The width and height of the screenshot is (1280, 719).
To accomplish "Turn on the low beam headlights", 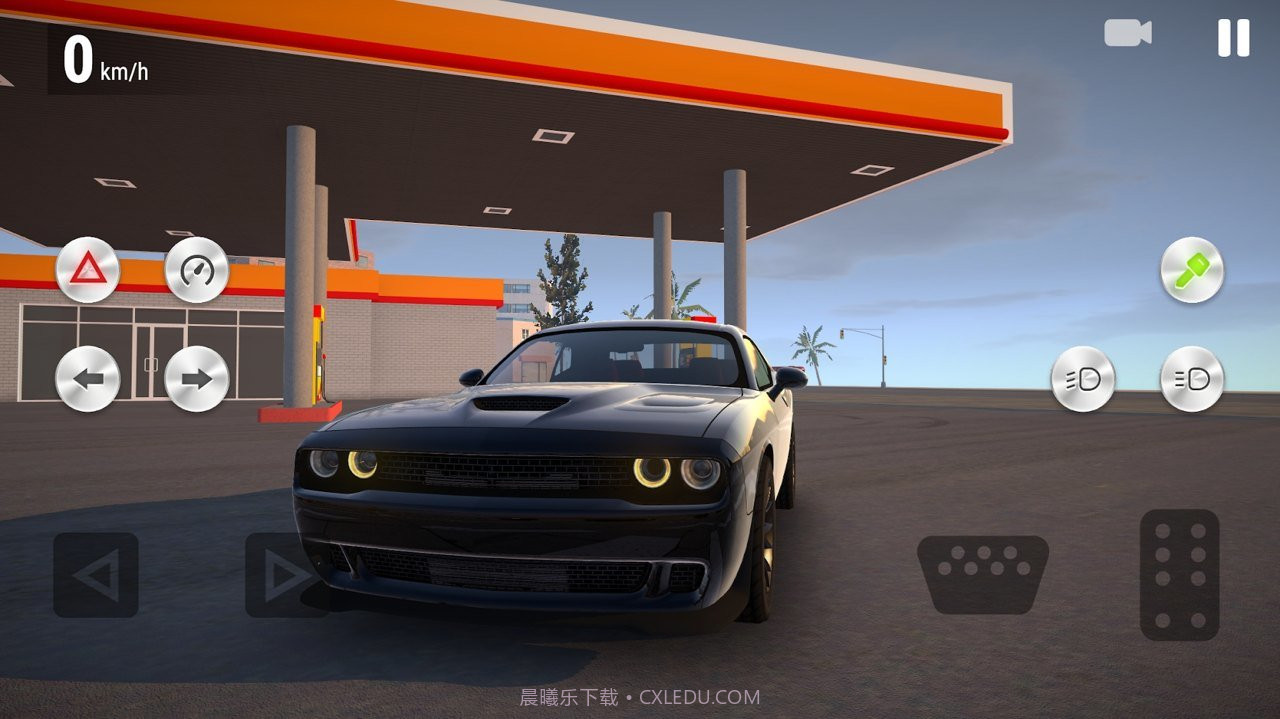I will [1083, 379].
